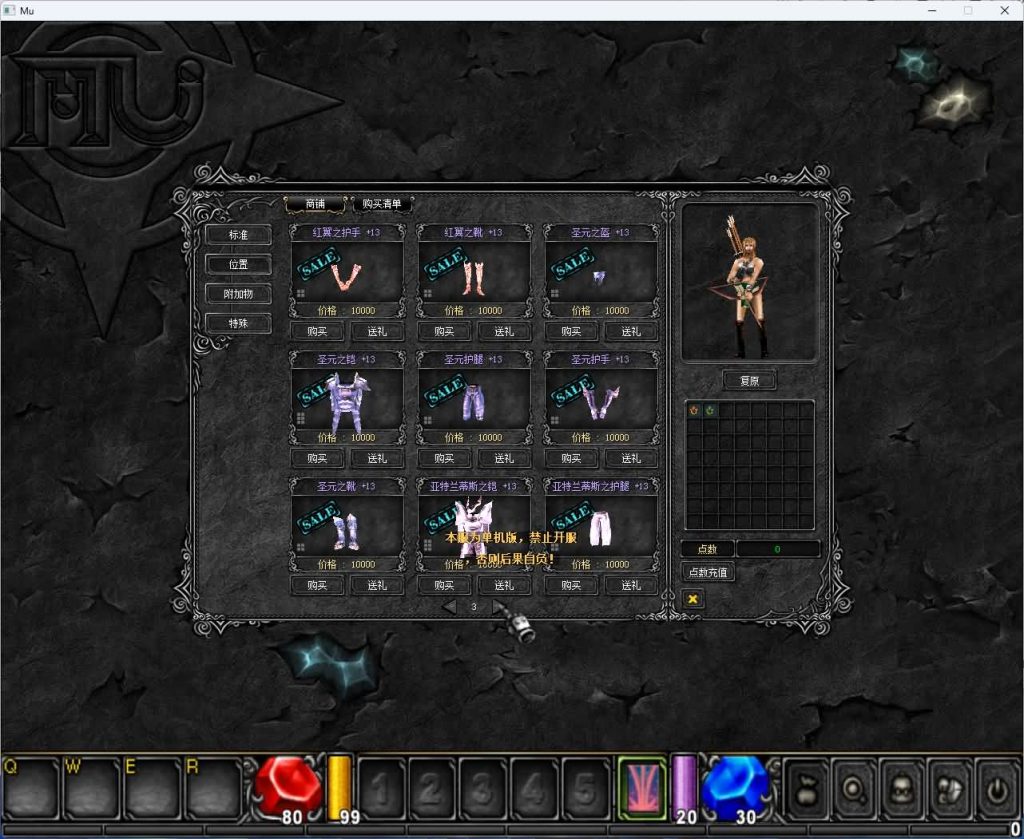Screen dimensions: 1024x839
Task: Buy 红翼之护手 with its 购买 button
Action: (x=317, y=332)
